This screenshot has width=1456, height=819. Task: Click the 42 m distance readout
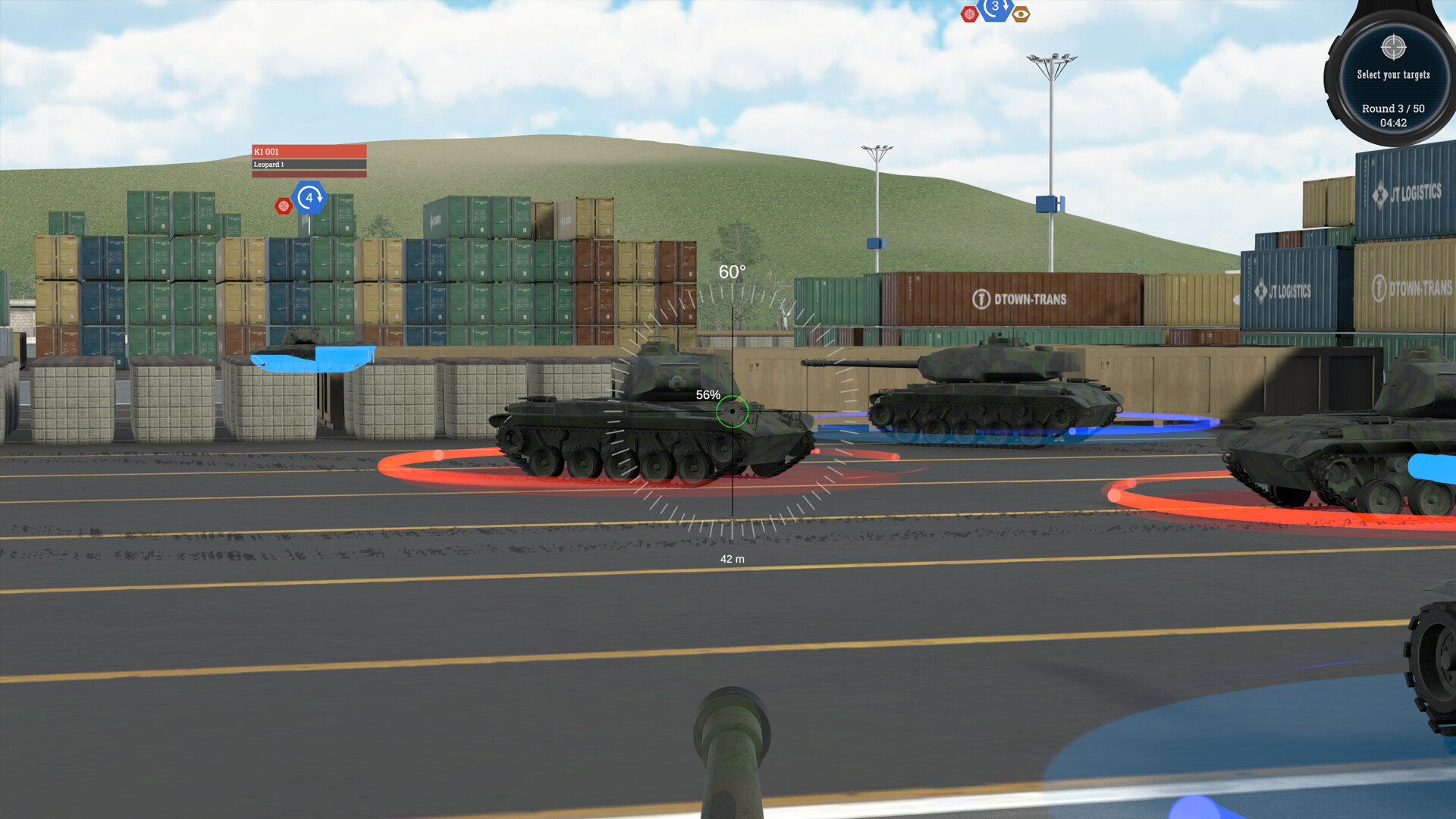(x=732, y=558)
